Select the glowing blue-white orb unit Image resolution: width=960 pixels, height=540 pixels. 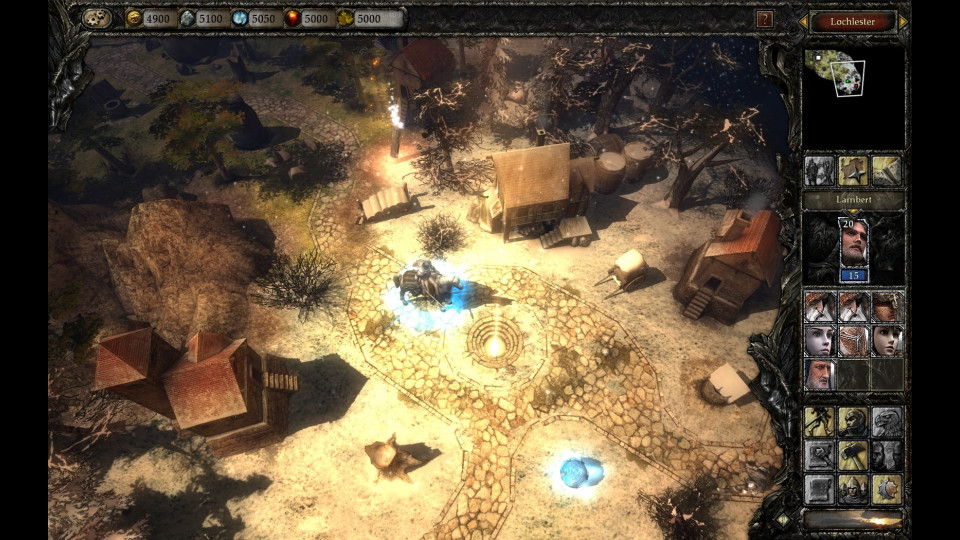pyautogui.click(x=578, y=470)
